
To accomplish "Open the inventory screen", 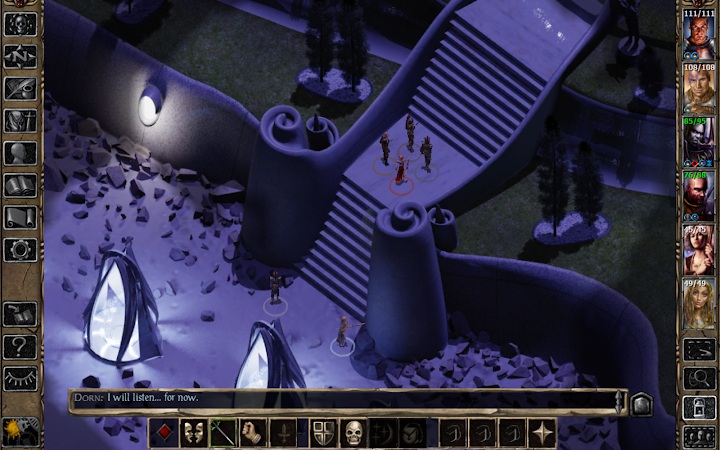I will (20, 121).
